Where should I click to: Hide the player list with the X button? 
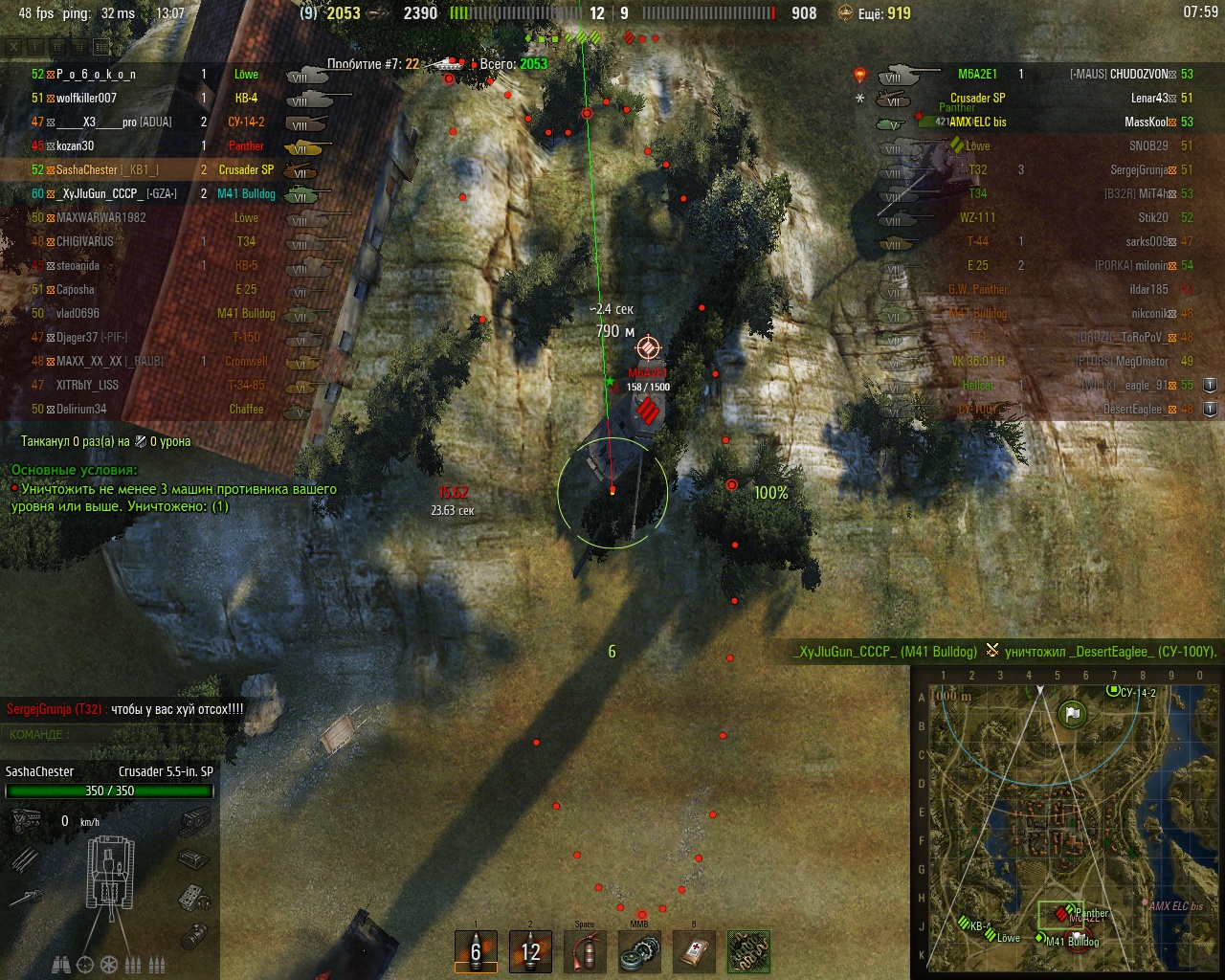[13, 46]
